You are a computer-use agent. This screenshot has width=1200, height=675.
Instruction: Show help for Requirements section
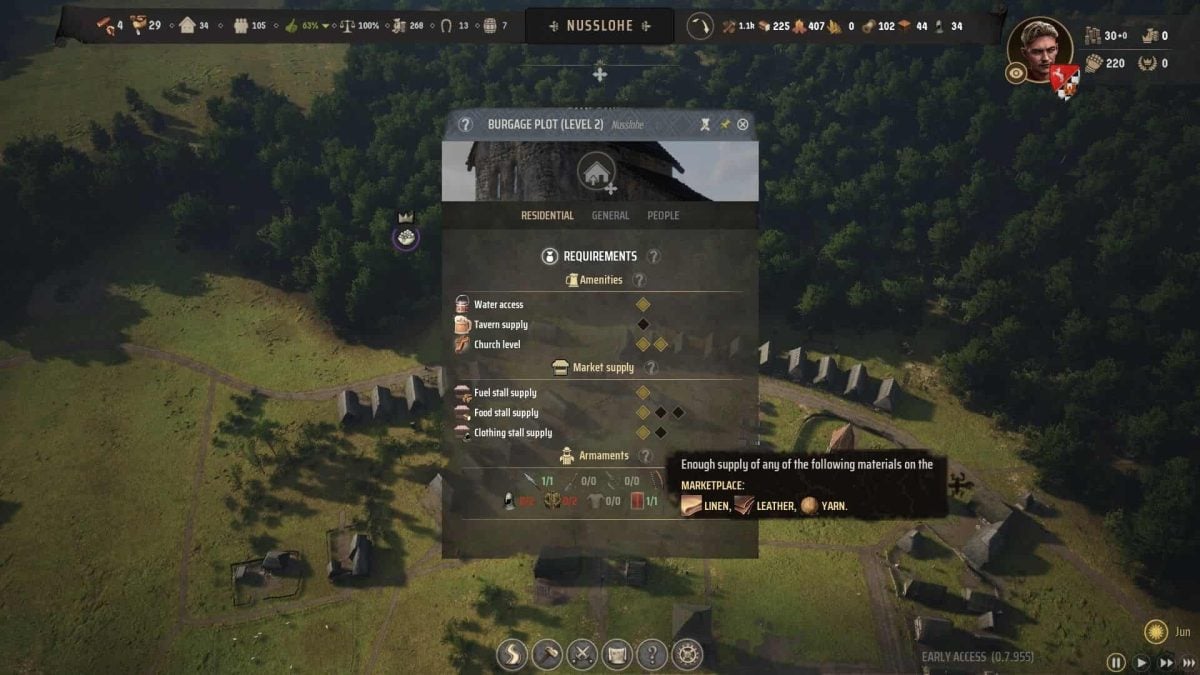tap(654, 257)
